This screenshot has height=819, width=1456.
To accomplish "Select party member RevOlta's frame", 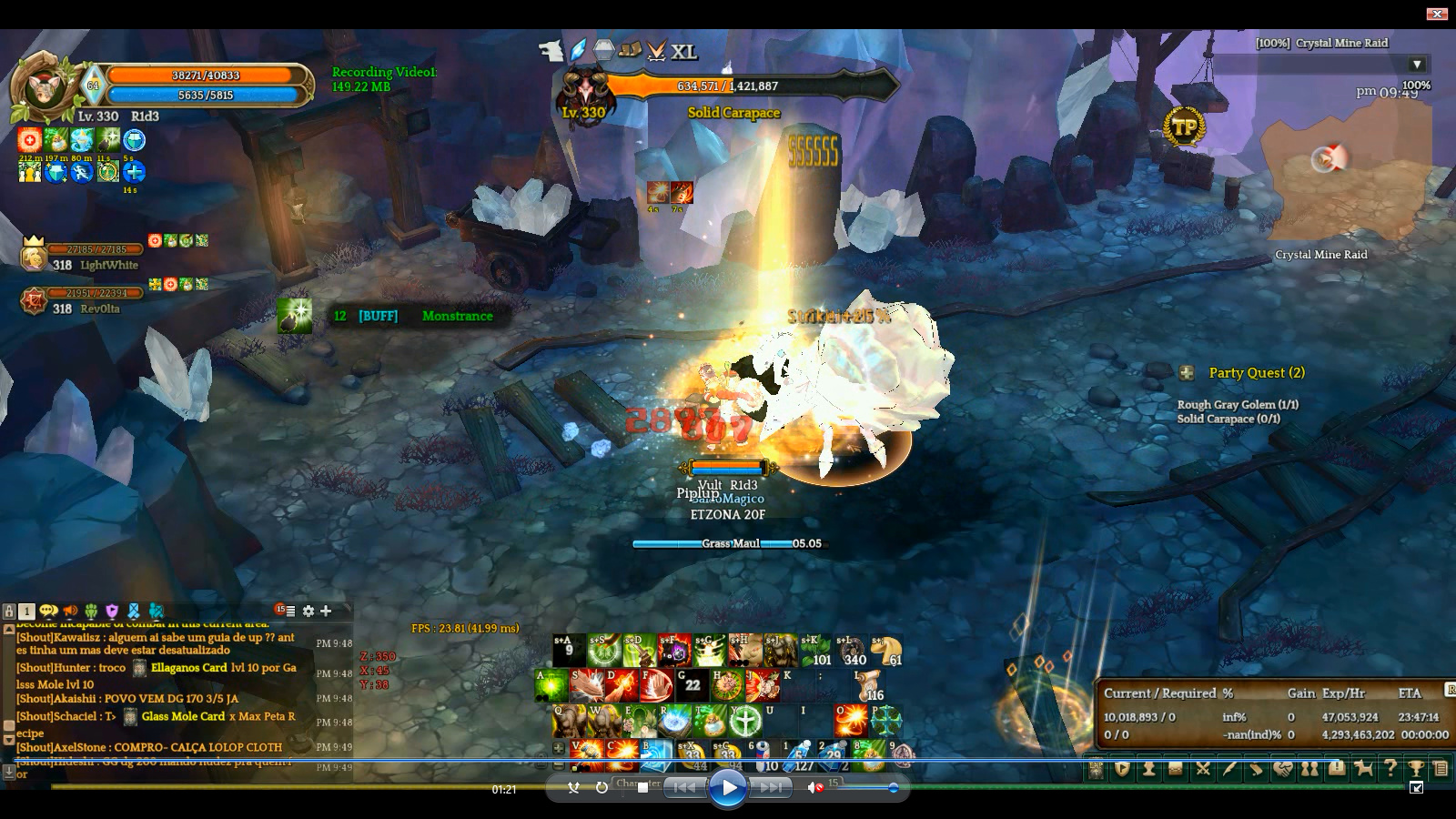I will (x=82, y=300).
